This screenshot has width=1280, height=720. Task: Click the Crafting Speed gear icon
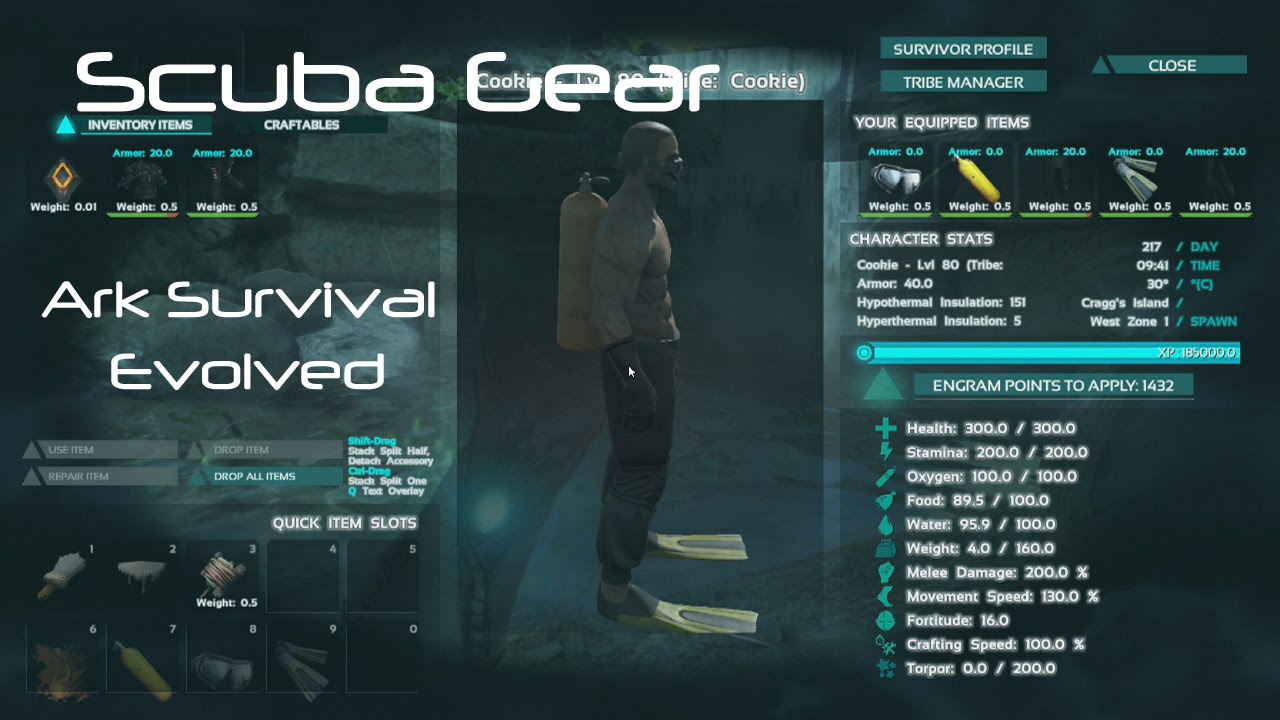click(884, 645)
